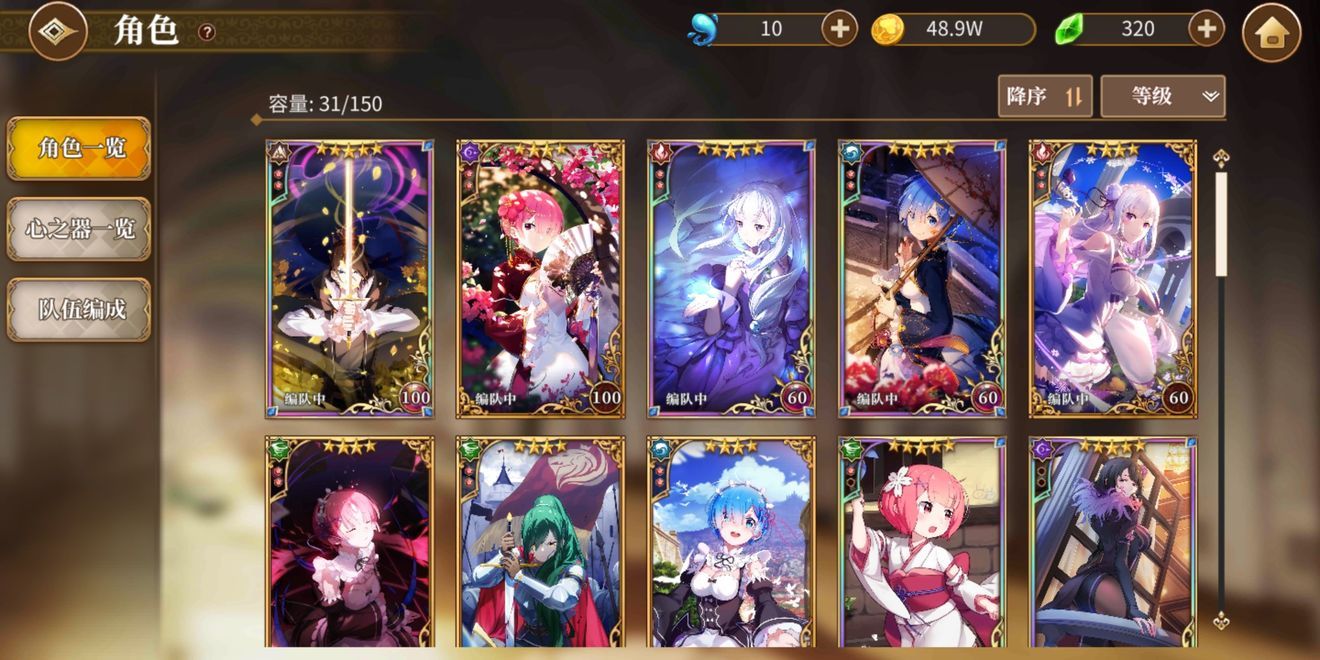1320x660 pixels.
Task: Pick pink-haired girl in red kimono card
Action: pos(922,545)
